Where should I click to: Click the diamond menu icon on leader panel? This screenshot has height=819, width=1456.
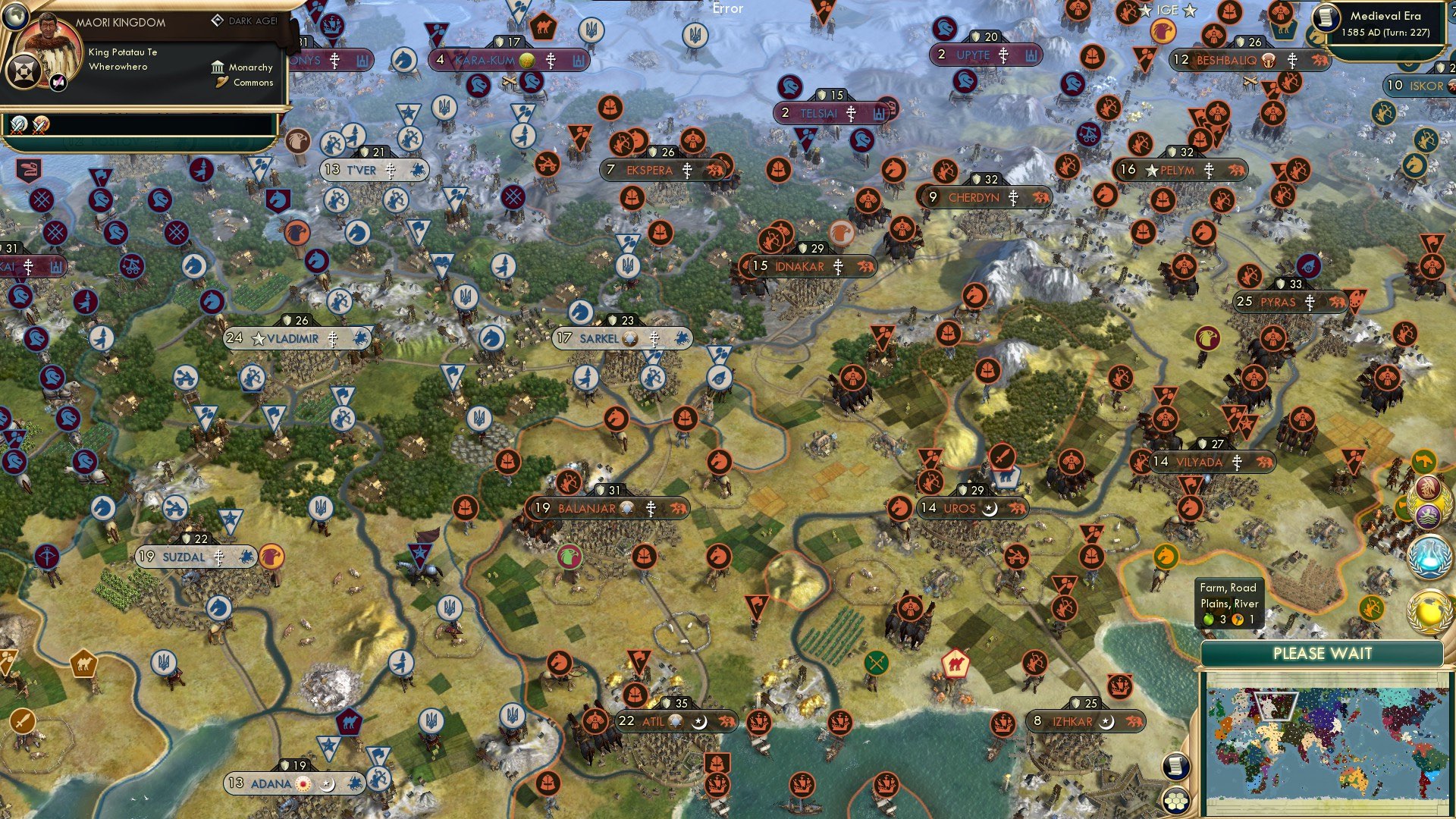click(x=24, y=71)
